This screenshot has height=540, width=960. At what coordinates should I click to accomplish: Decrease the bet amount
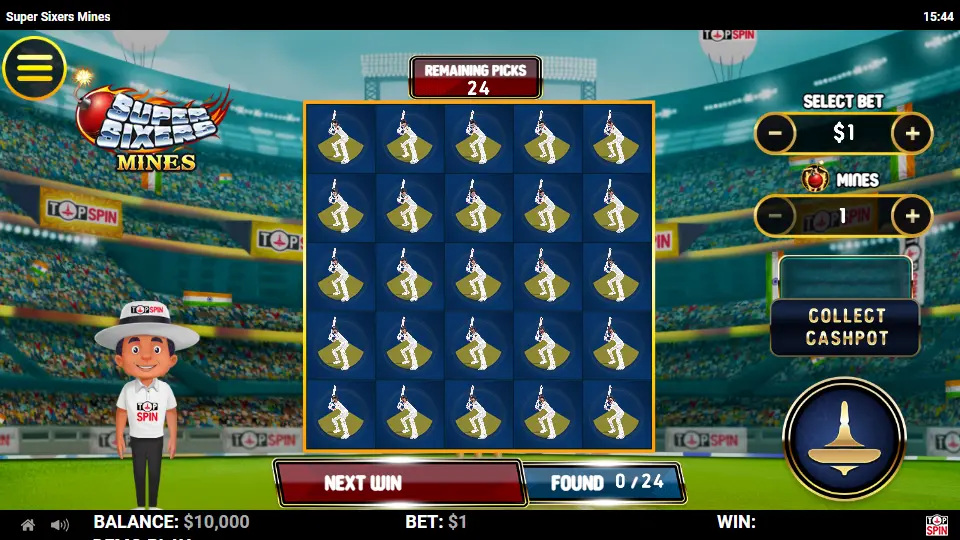click(774, 133)
